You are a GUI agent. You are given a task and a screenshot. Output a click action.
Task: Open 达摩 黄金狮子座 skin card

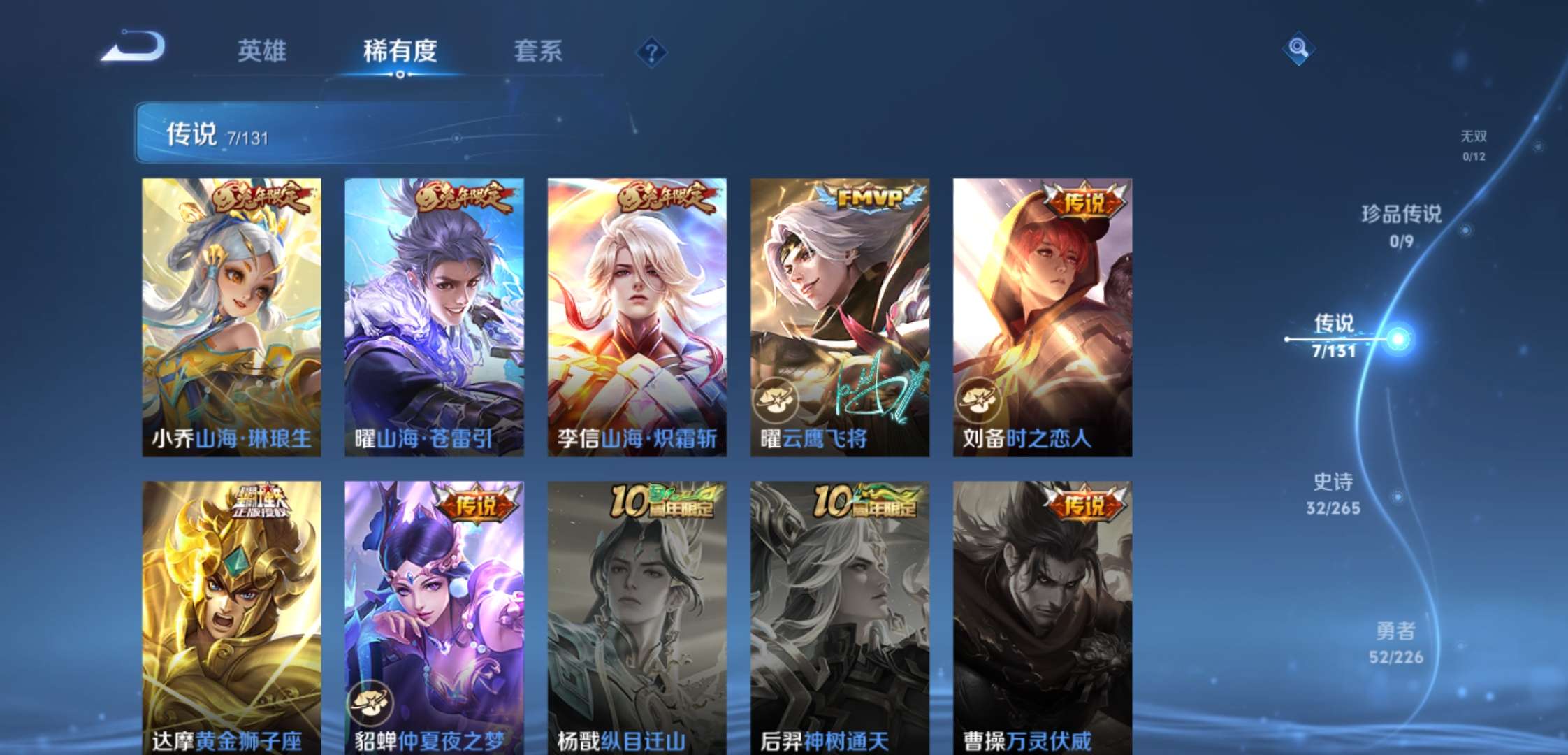[231, 617]
